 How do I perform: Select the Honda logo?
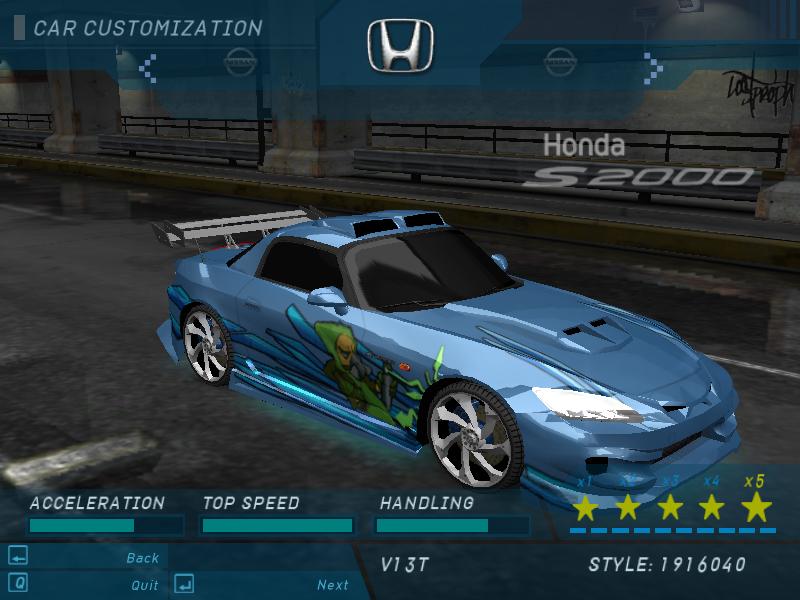[x=400, y=46]
